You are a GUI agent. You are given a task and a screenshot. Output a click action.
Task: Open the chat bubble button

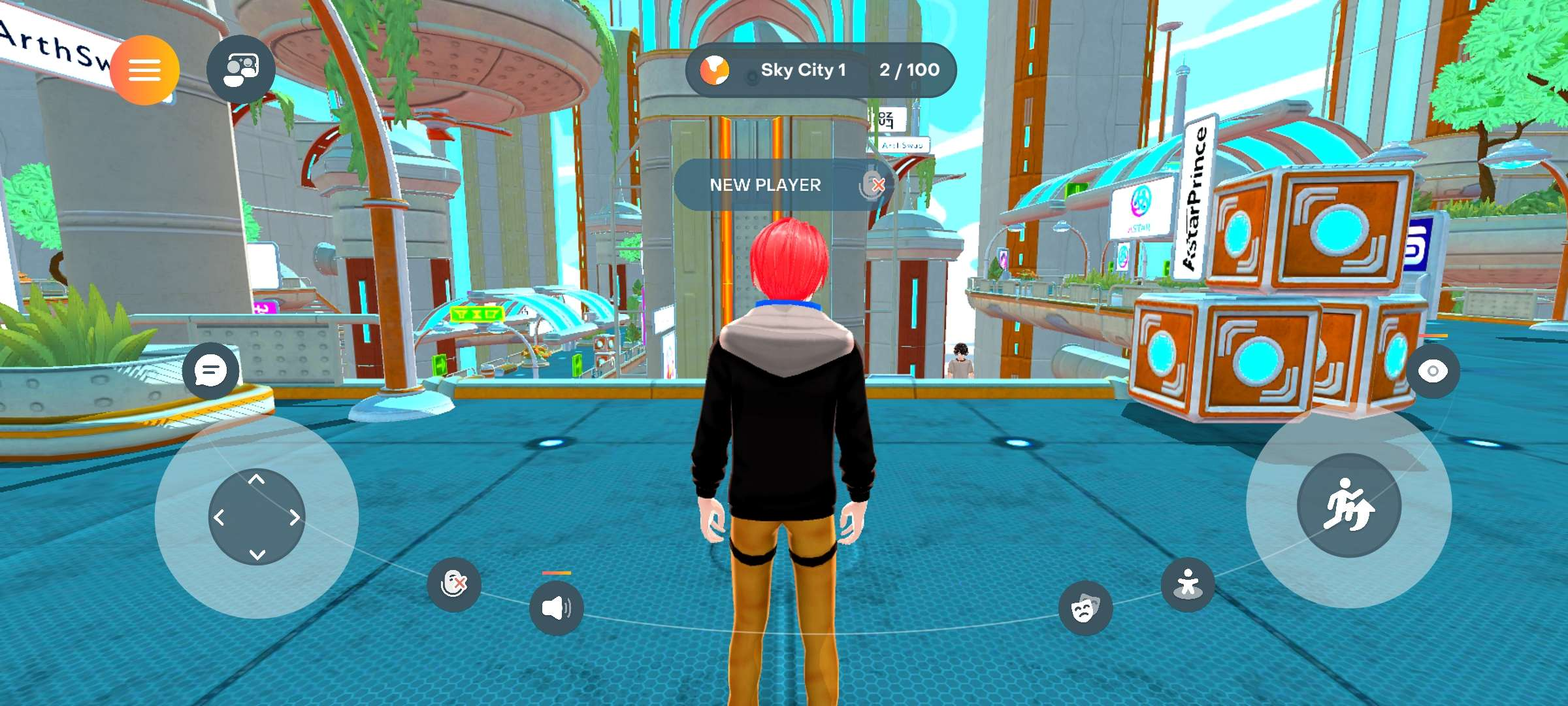click(210, 371)
